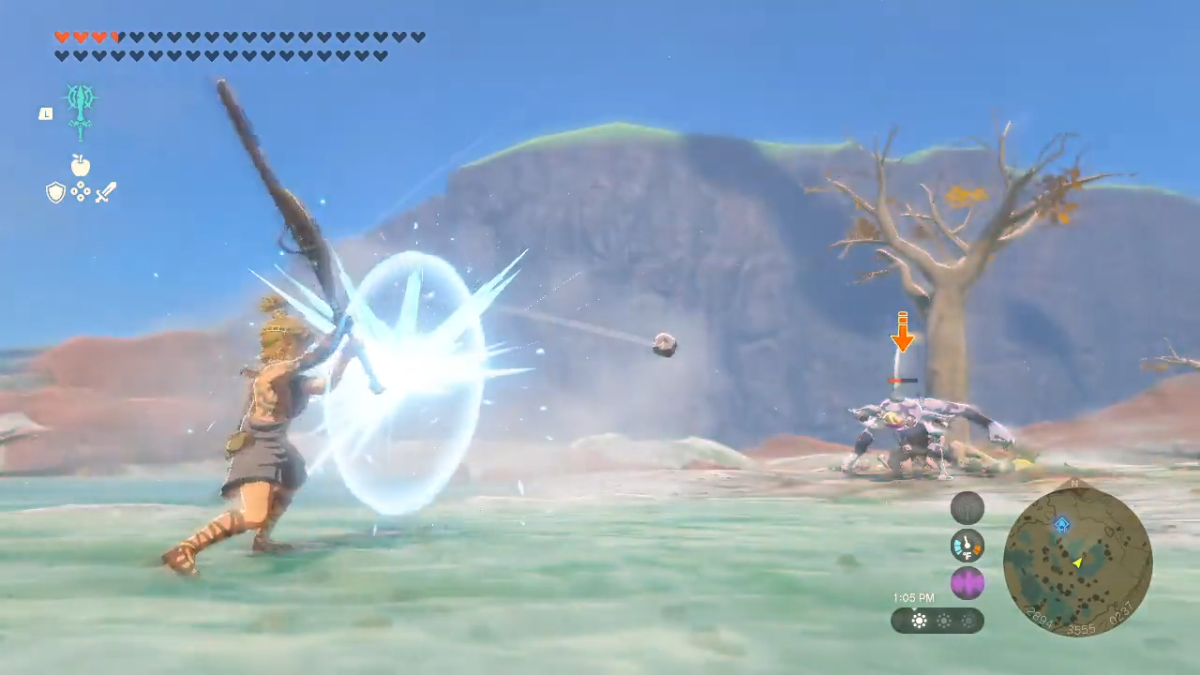Image resolution: width=1200 pixels, height=675 pixels.
Task: Click the purple noise level indicator
Action: click(x=967, y=582)
